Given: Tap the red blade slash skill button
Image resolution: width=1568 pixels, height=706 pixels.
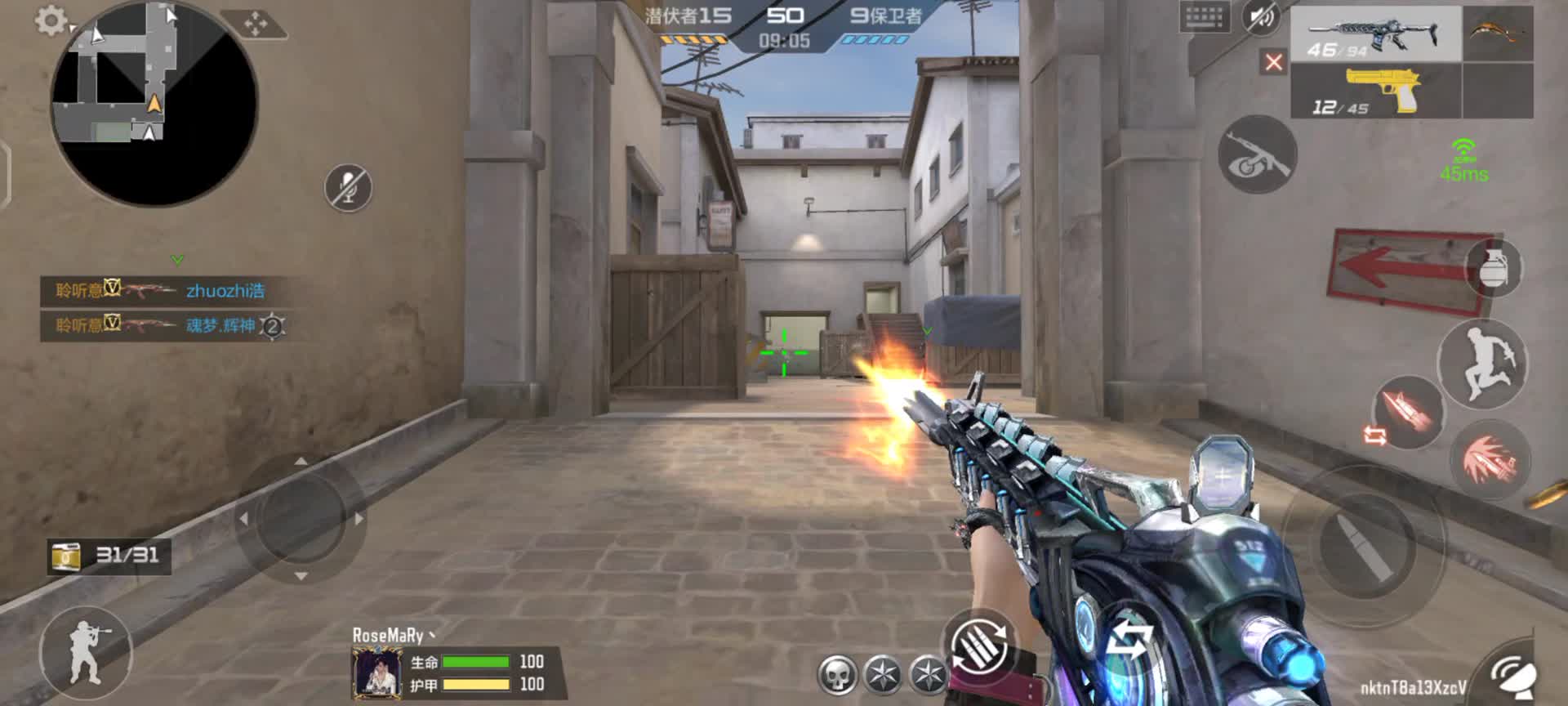Looking at the screenshot, I should tap(1489, 461).
